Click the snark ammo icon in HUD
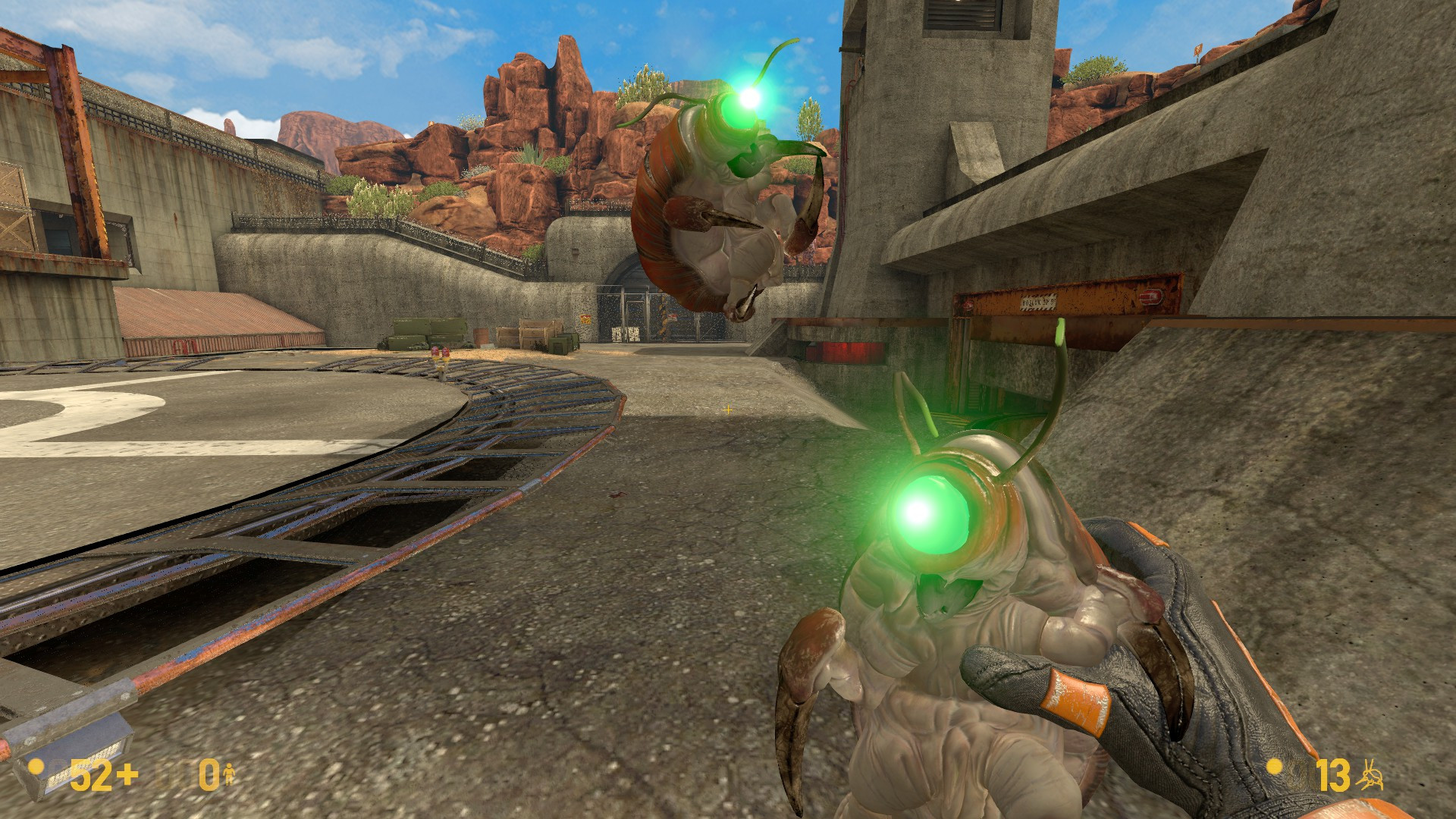The width and height of the screenshot is (1456, 819). tap(1373, 775)
